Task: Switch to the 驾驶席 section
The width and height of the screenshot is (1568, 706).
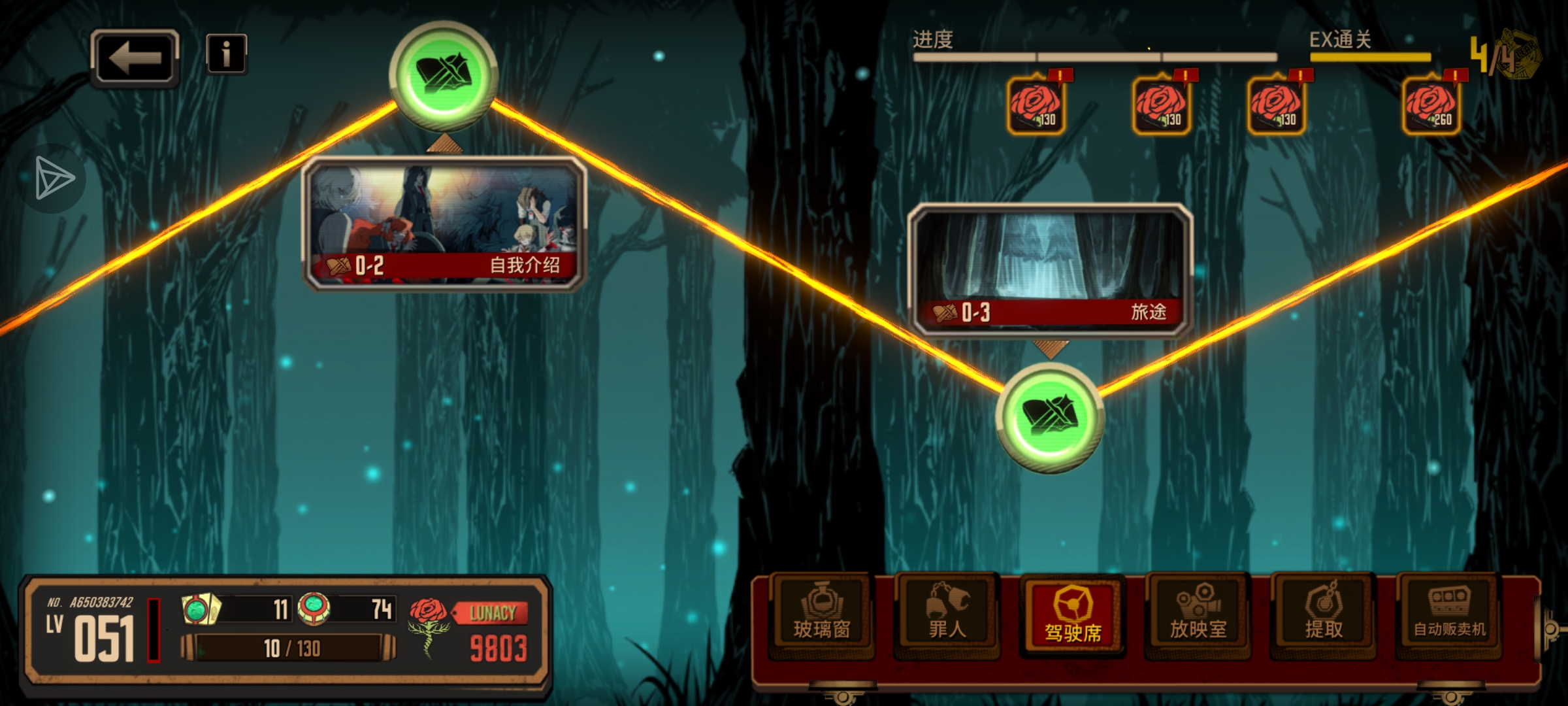Action: tap(1072, 615)
